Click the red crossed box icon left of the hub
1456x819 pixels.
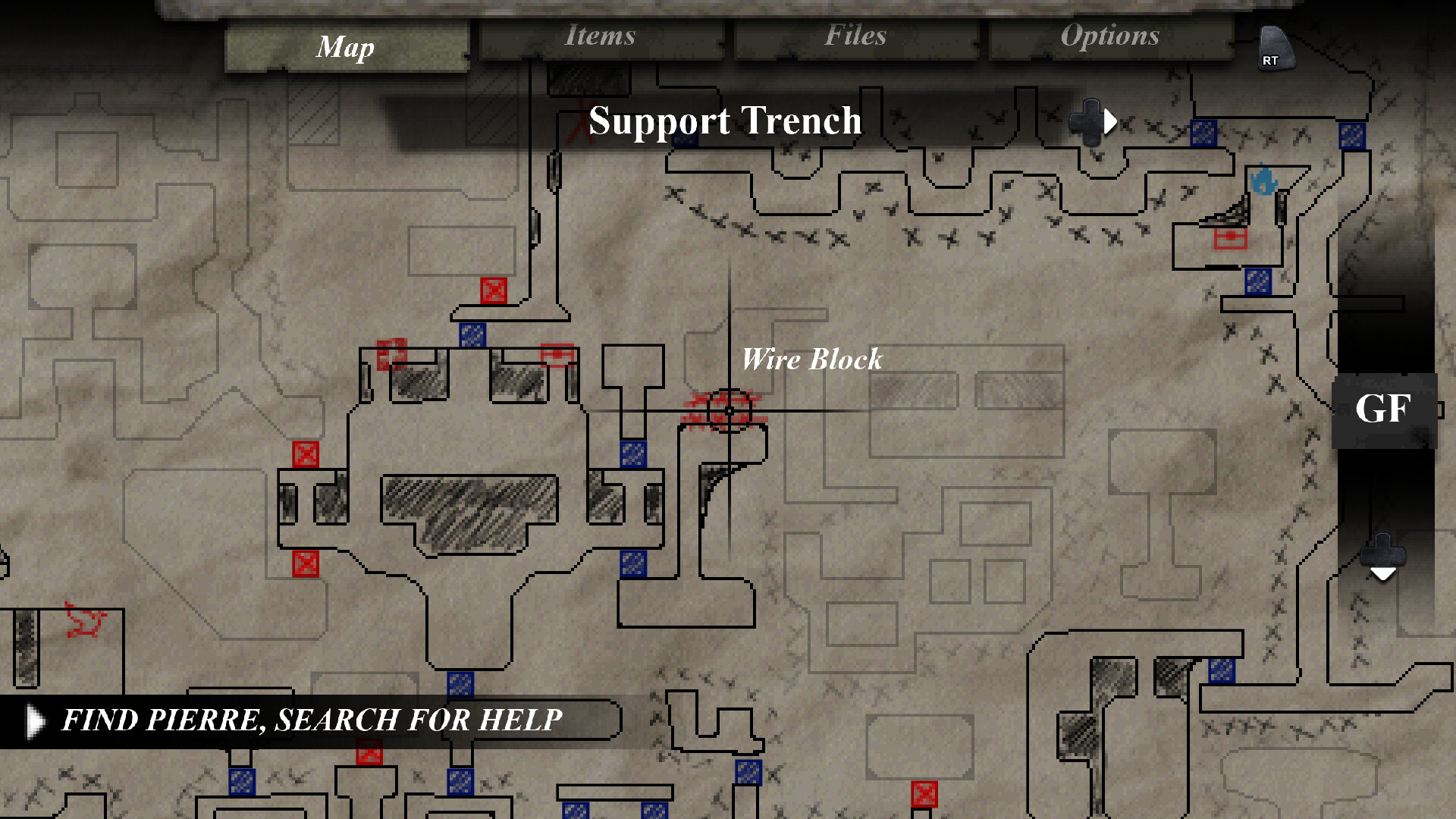coord(306,454)
